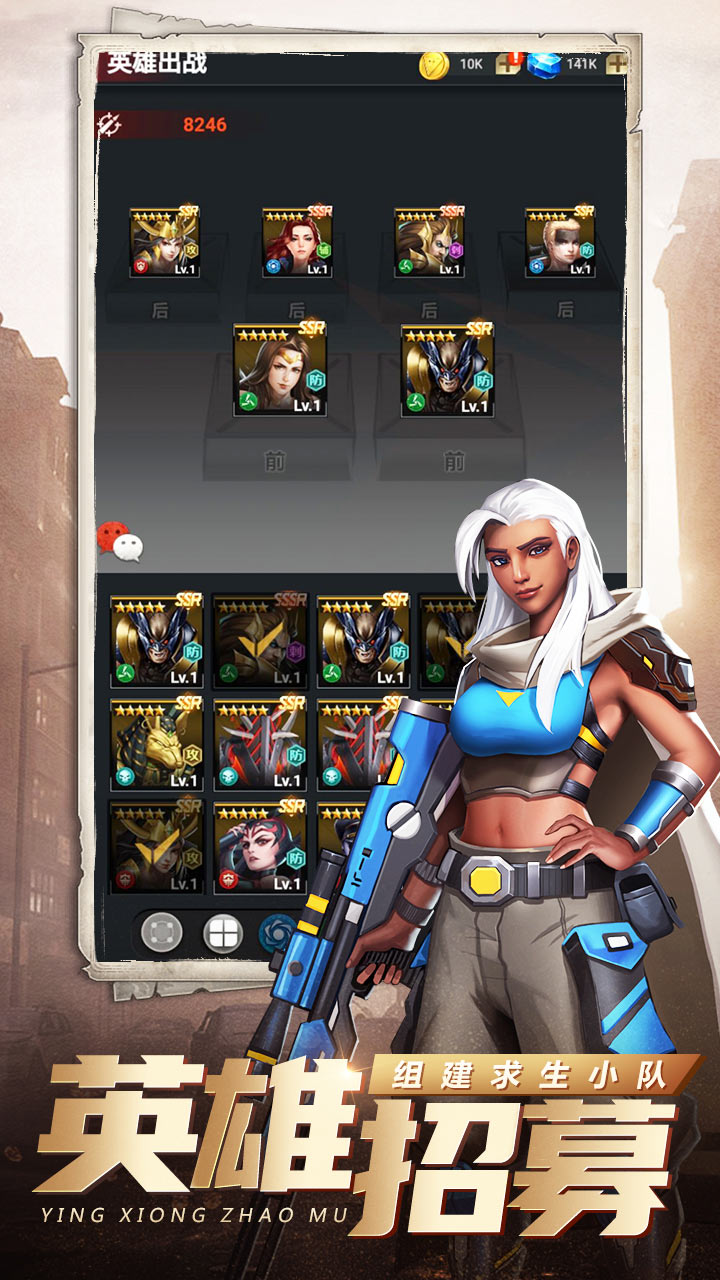Select the golden Anubis jackal hero card

point(156,744)
